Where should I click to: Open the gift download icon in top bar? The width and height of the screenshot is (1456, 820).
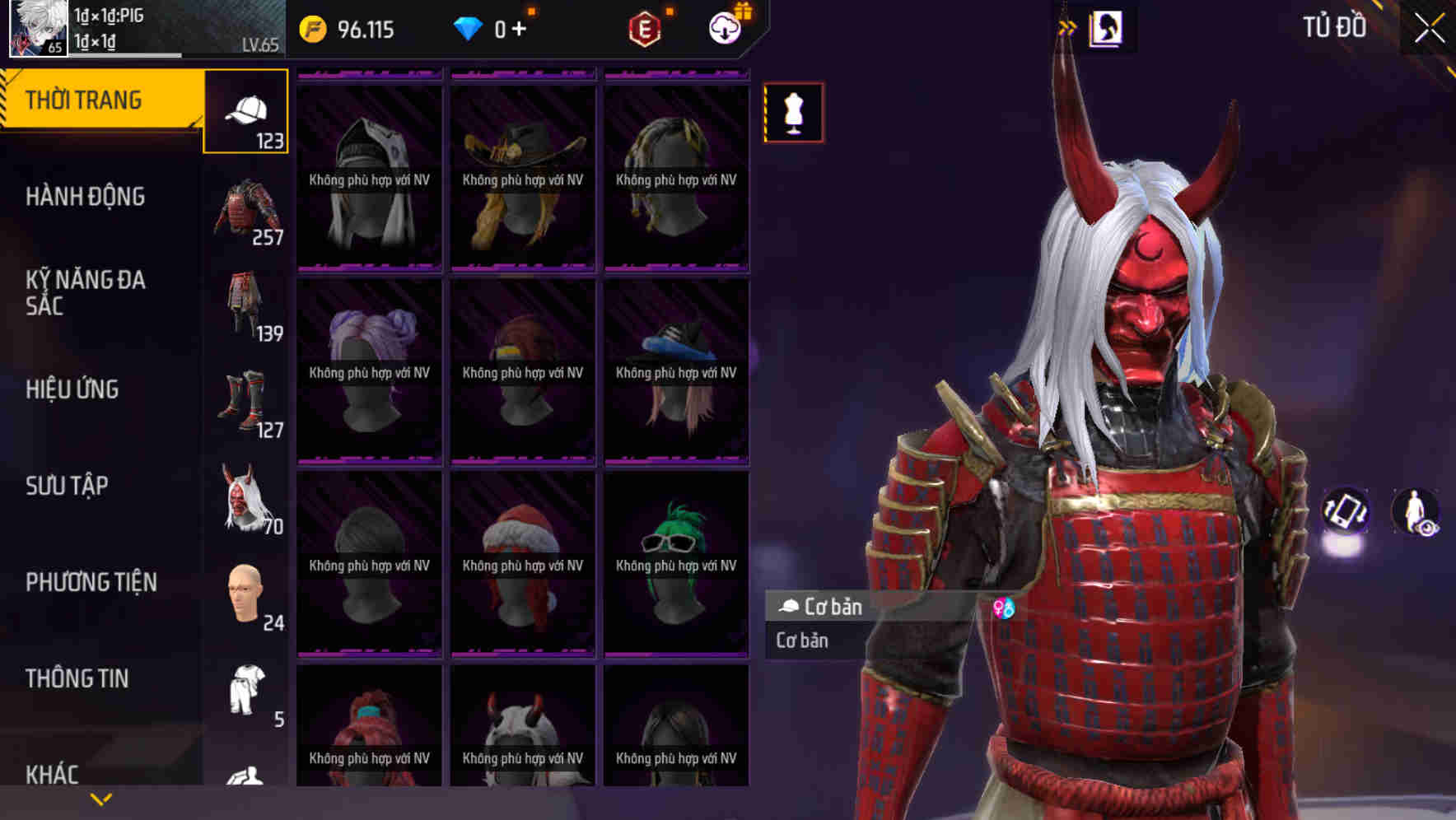click(x=723, y=27)
